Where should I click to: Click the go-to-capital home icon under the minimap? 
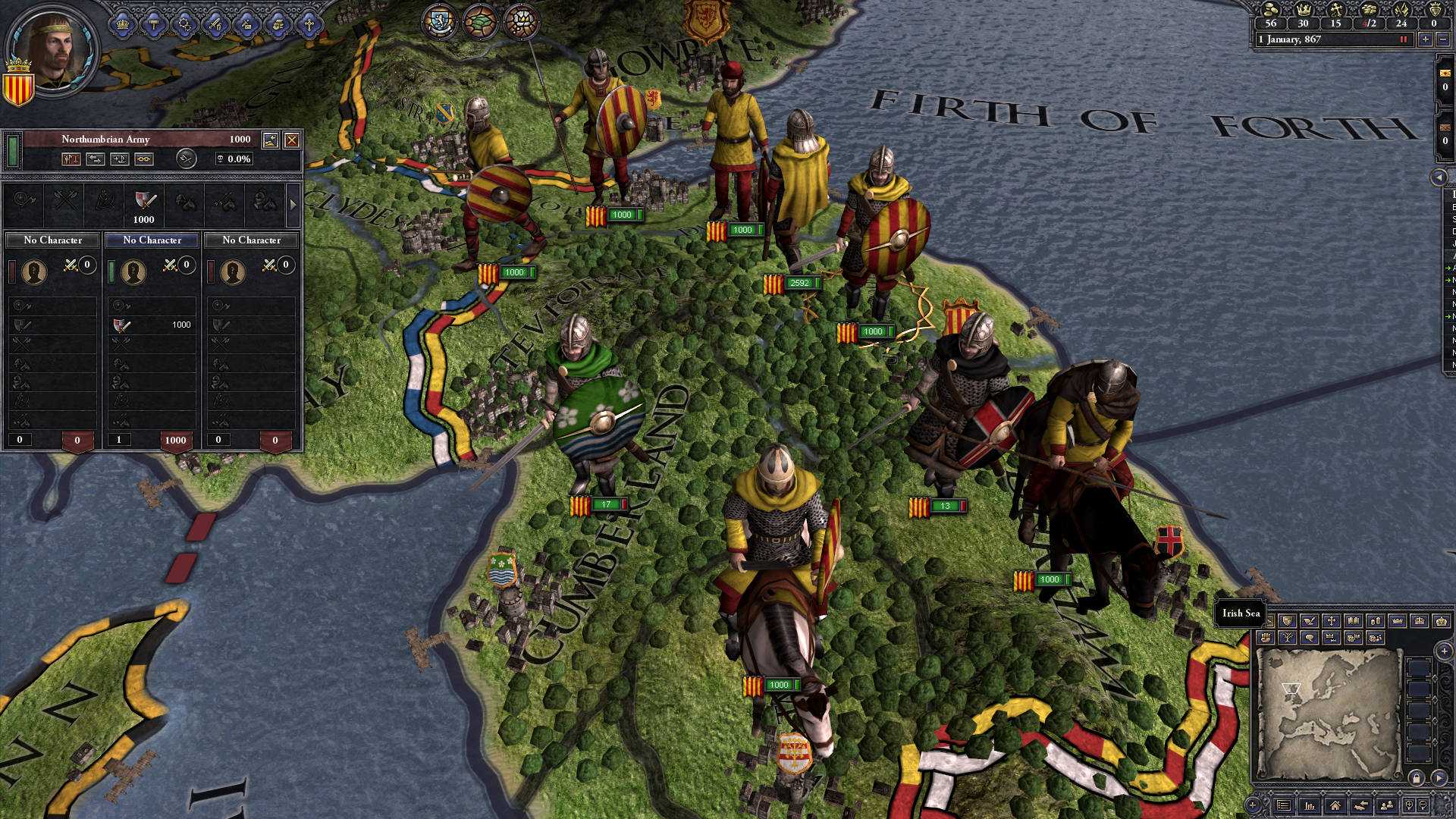pos(1335,805)
